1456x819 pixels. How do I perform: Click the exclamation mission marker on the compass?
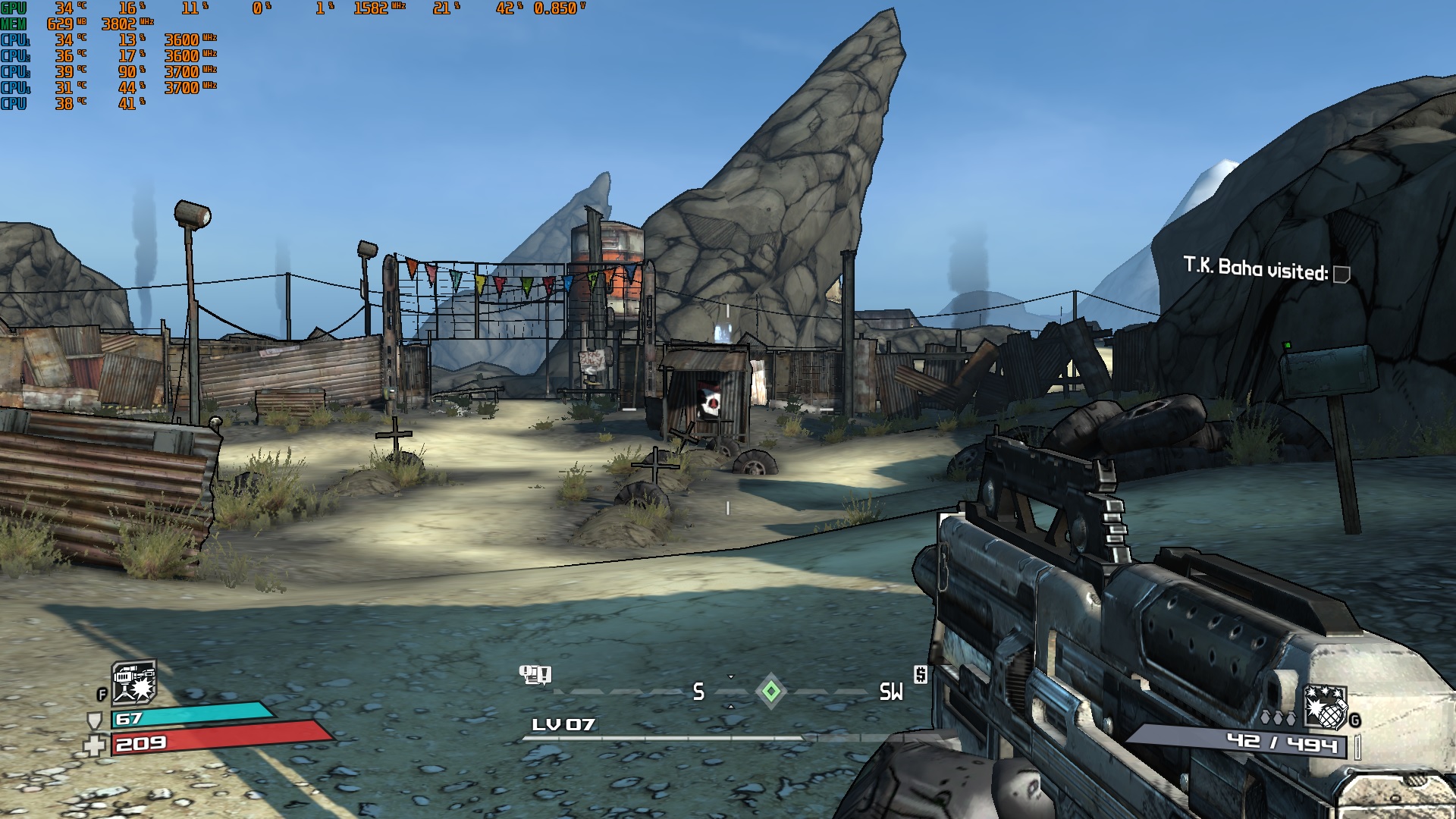[x=535, y=674]
